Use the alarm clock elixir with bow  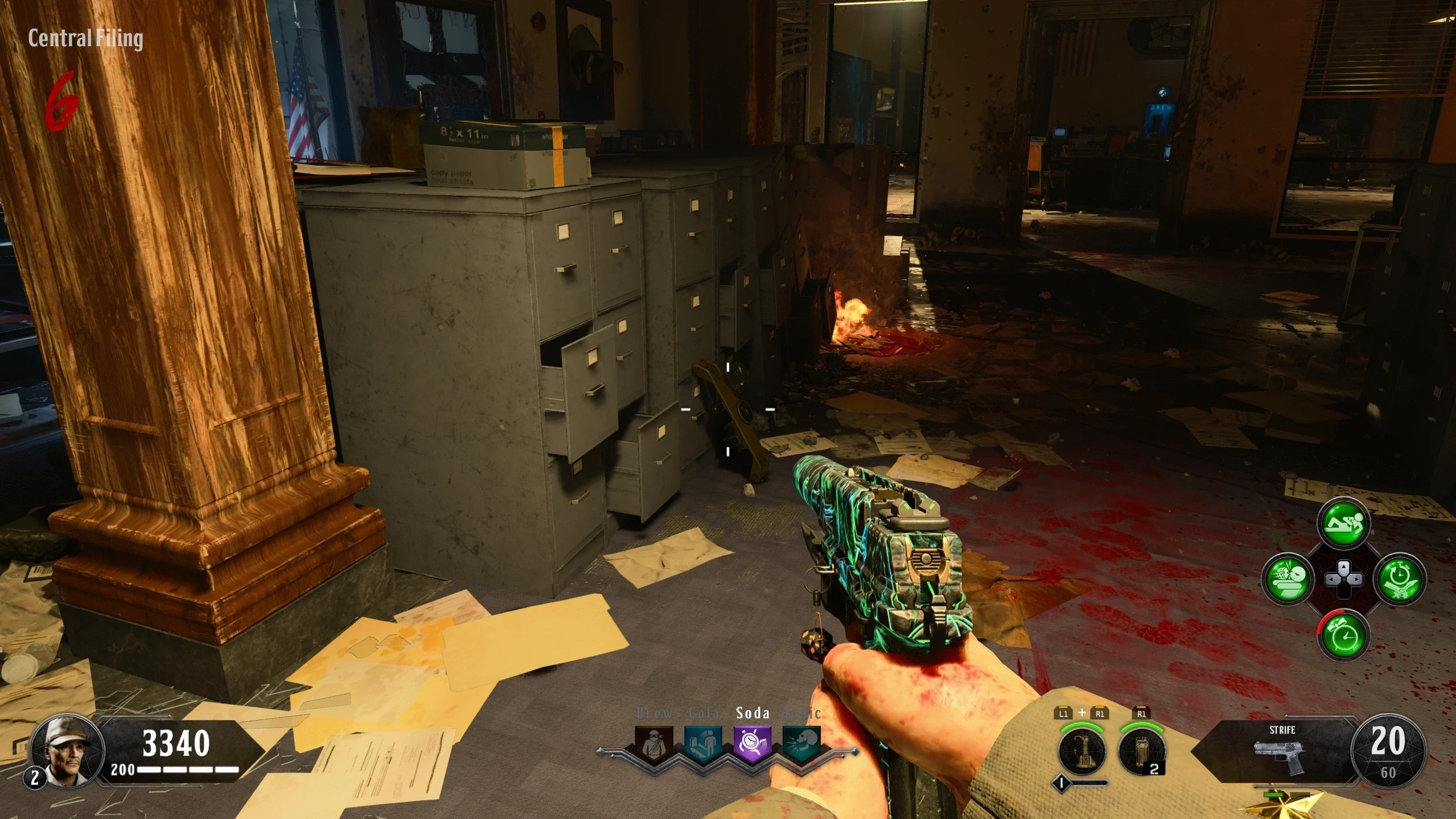click(1343, 635)
